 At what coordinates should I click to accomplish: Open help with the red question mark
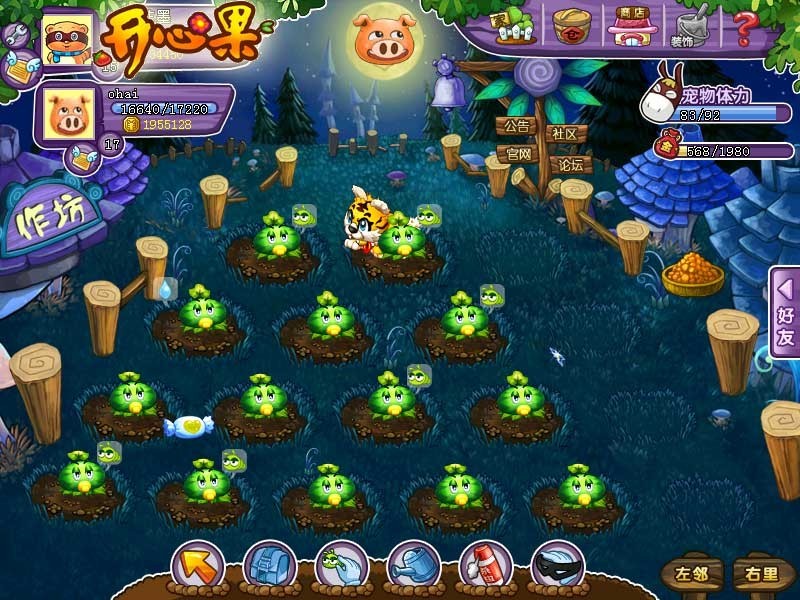[746, 25]
